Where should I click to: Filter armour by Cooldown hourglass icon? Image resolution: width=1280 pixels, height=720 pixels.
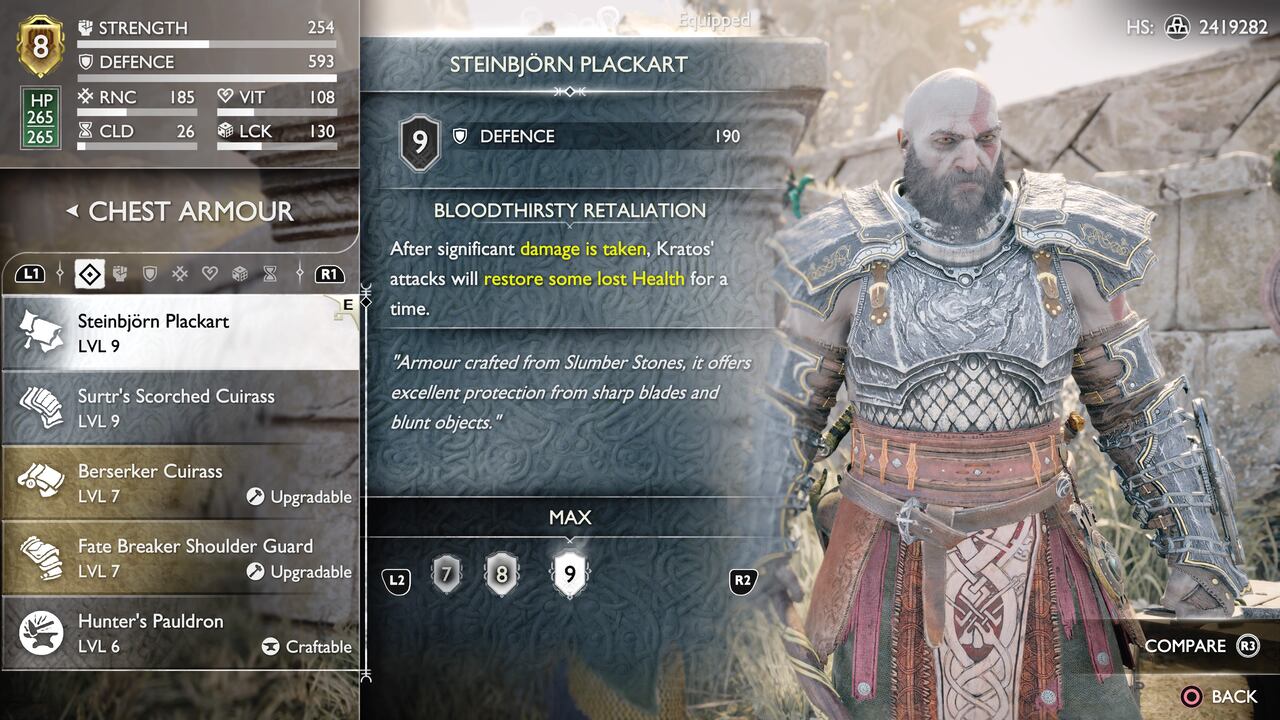(x=269, y=273)
